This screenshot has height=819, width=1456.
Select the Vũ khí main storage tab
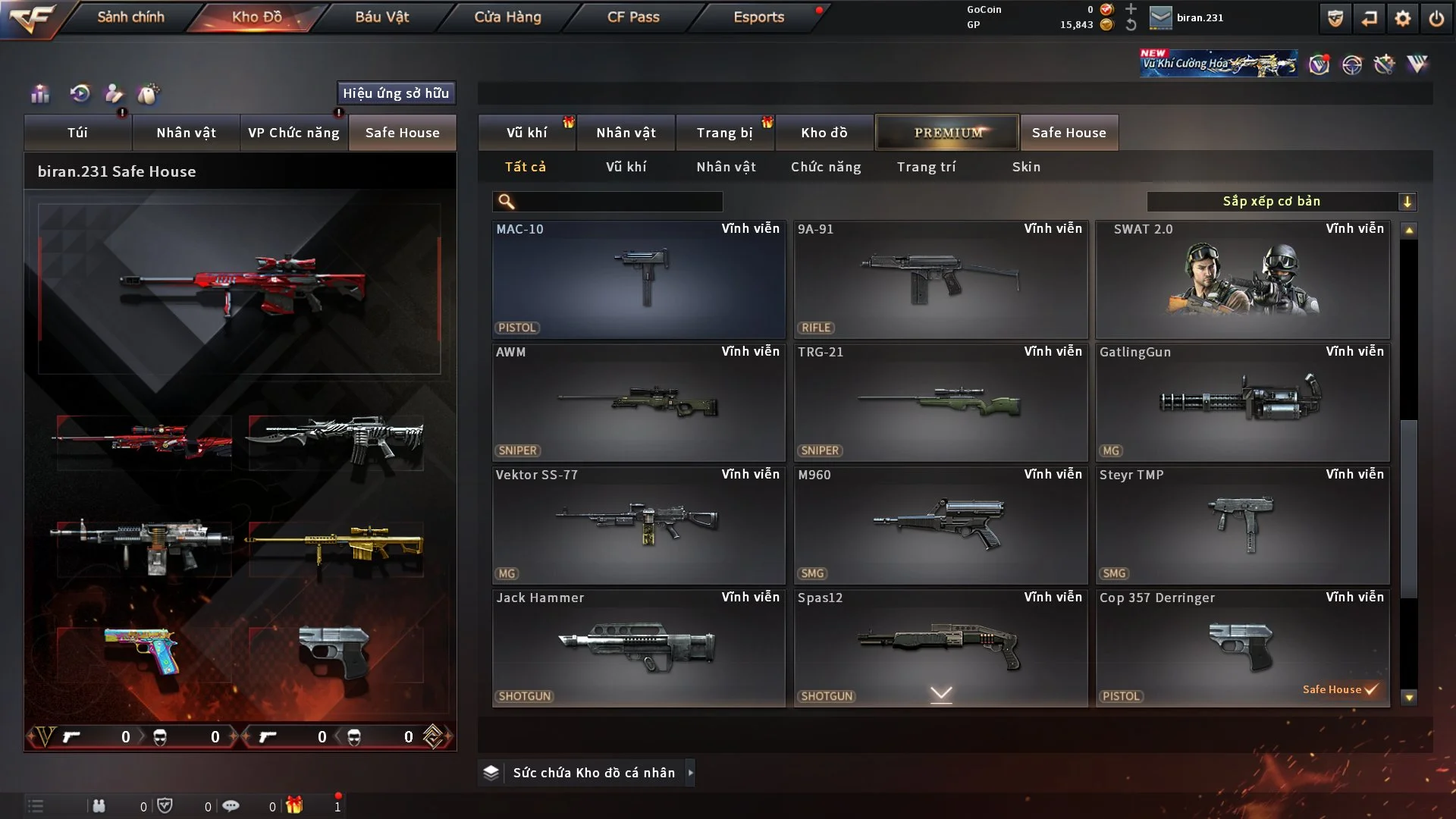tap(526, 133)
